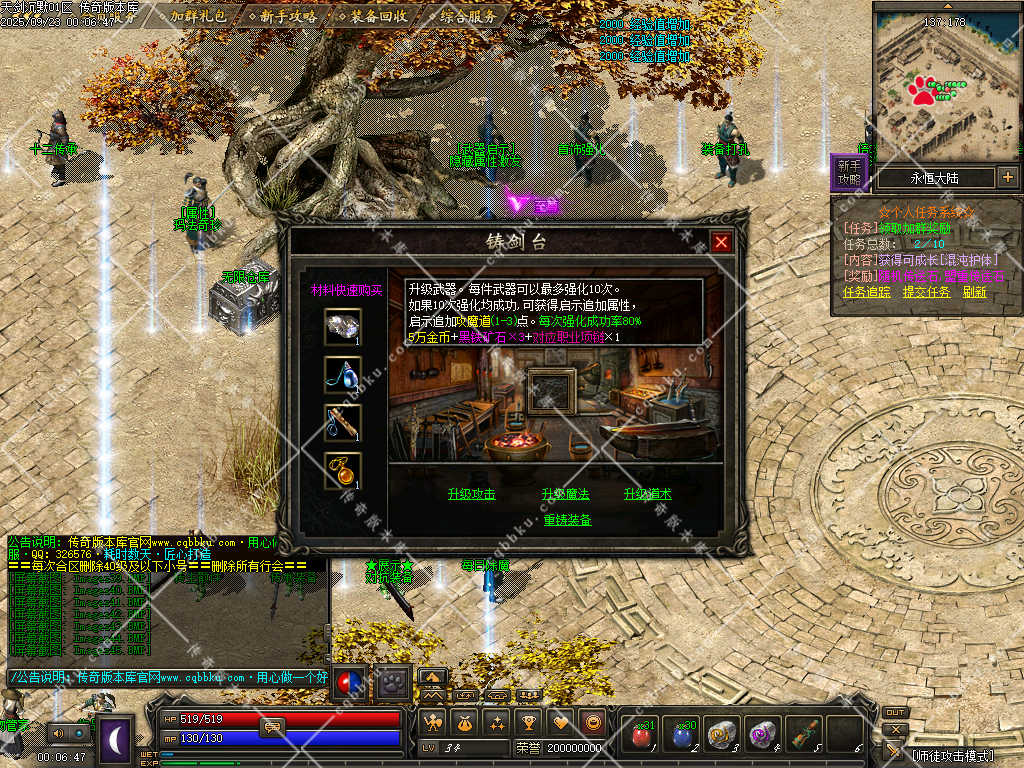The height and width of the screenshot is (768, 1024).
Task: Close the 铸剑台 forge window
Action: click(x=721, y=242)
